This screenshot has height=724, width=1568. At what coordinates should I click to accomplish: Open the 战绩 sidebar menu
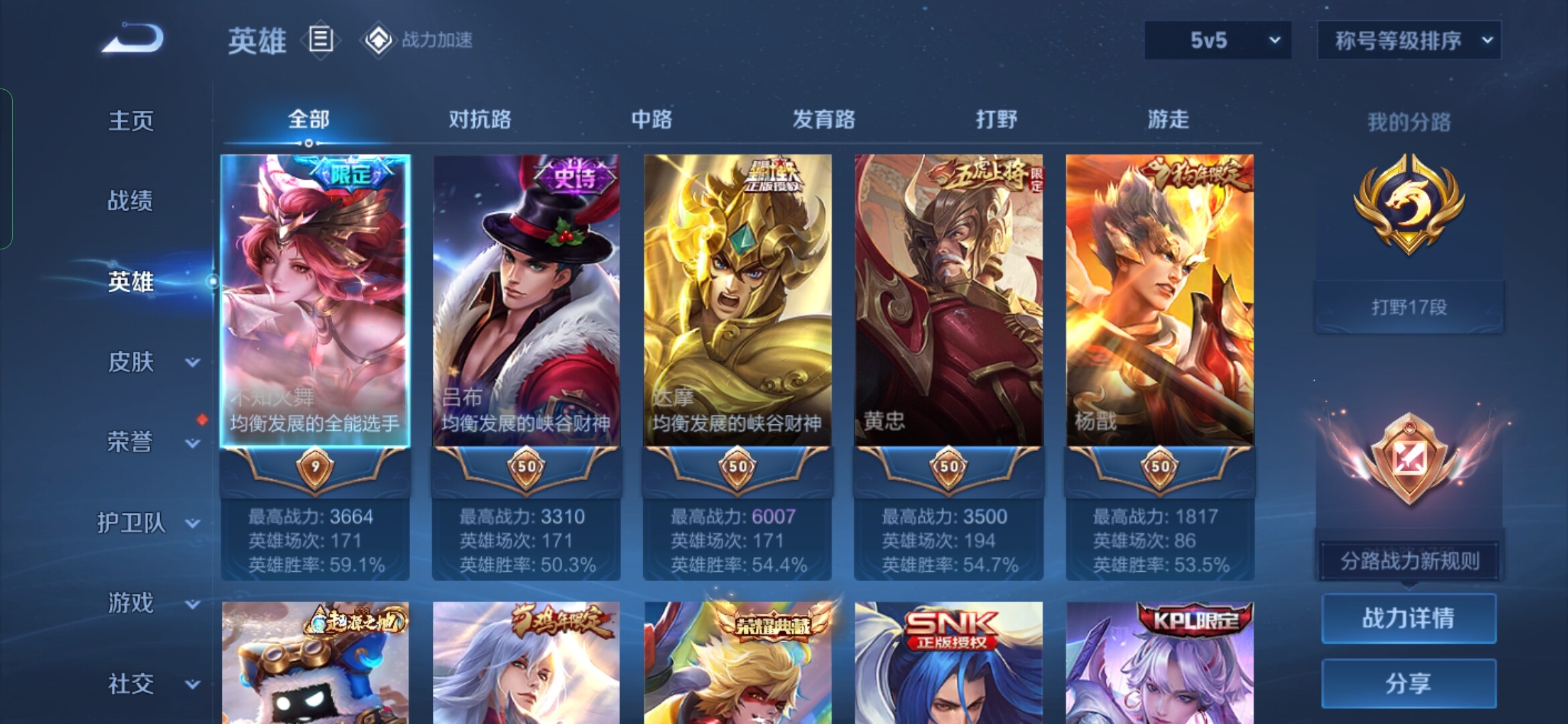coord(131,200)
